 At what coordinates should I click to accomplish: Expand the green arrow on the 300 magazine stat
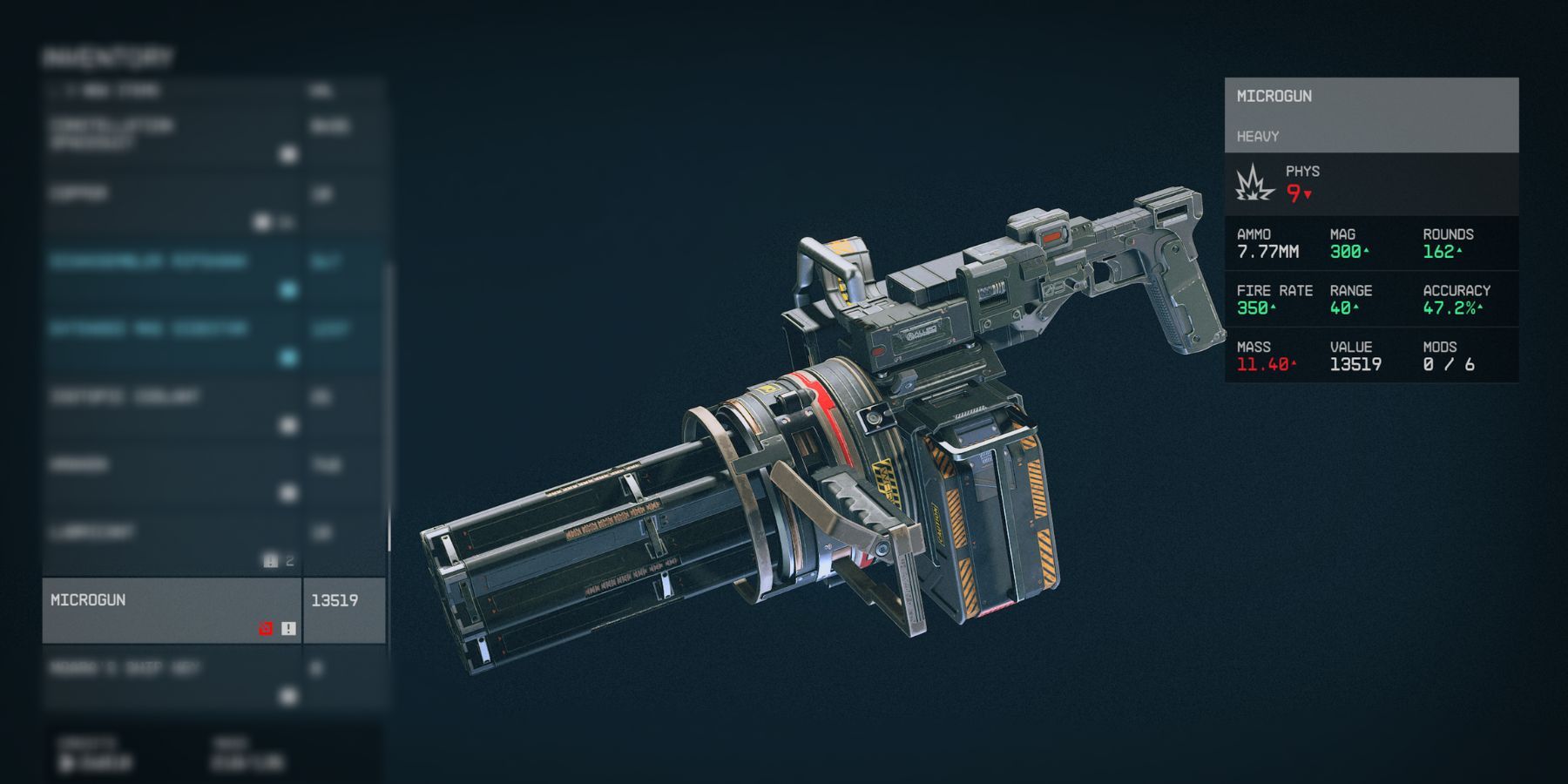(x=1367, y=251)
